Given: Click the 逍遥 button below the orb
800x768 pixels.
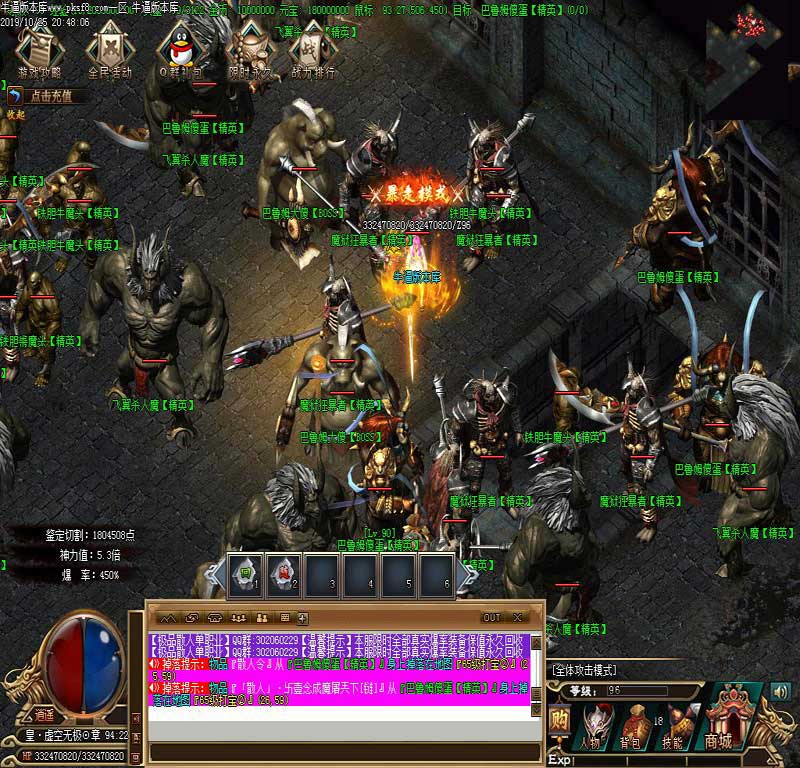Looking at the screenshot, I should (x=44, y=714).
